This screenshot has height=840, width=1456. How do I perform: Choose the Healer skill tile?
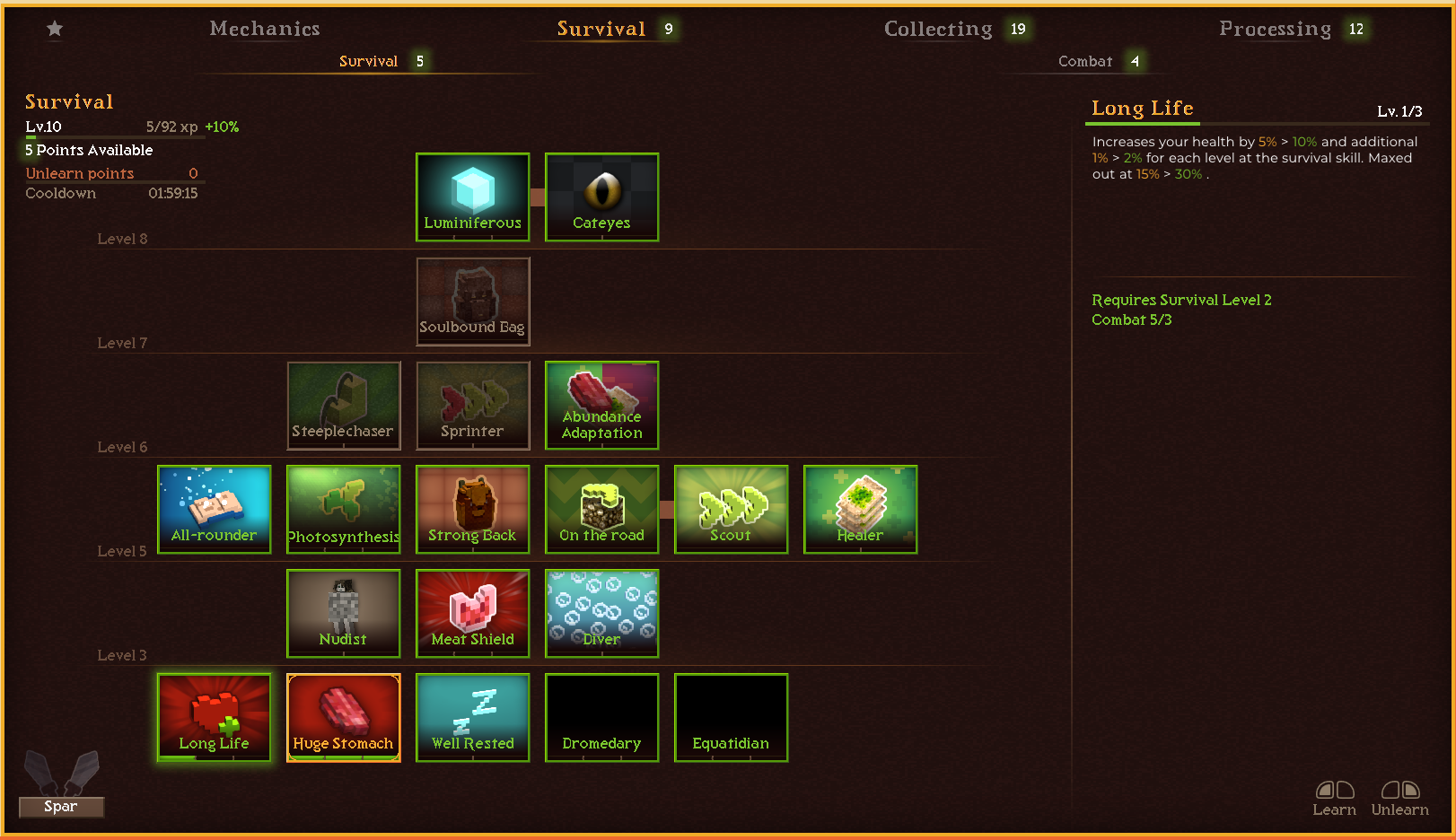[x=860, y=510]
